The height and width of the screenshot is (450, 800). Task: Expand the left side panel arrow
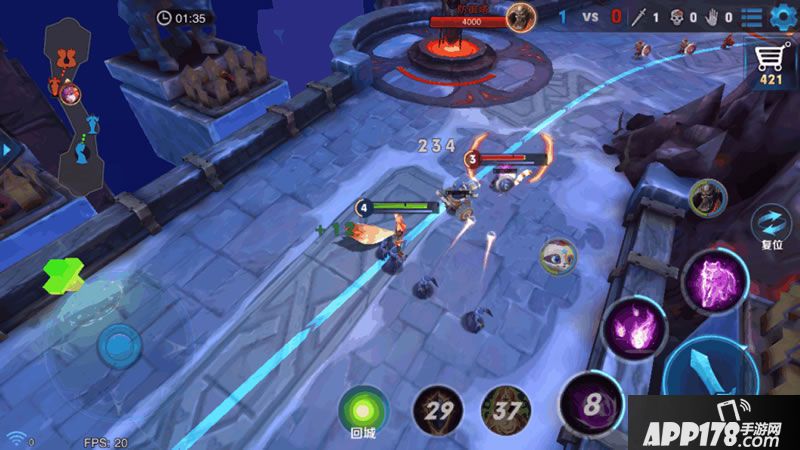tap(6, 150)
